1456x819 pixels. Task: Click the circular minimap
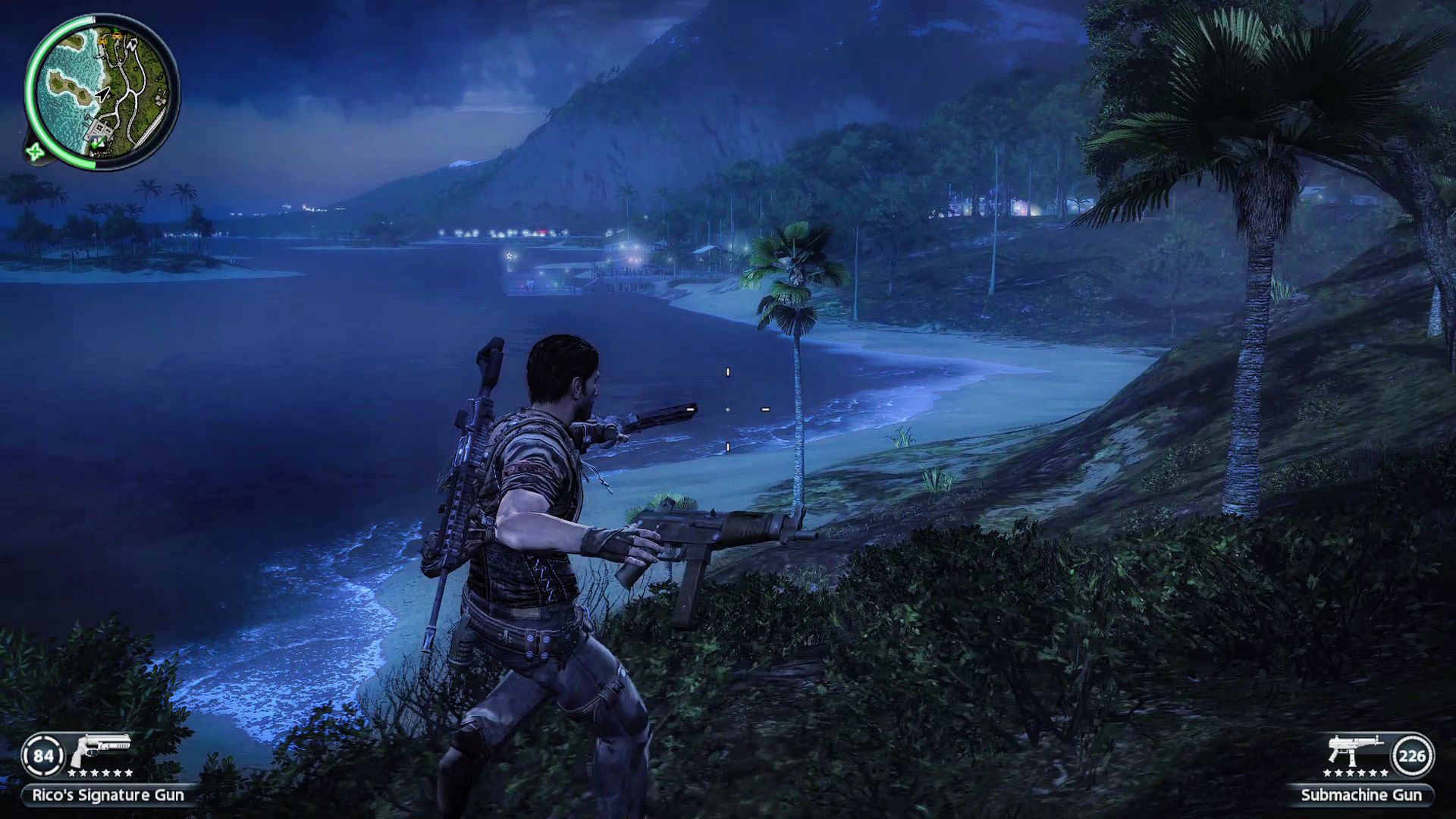(102, 93)
